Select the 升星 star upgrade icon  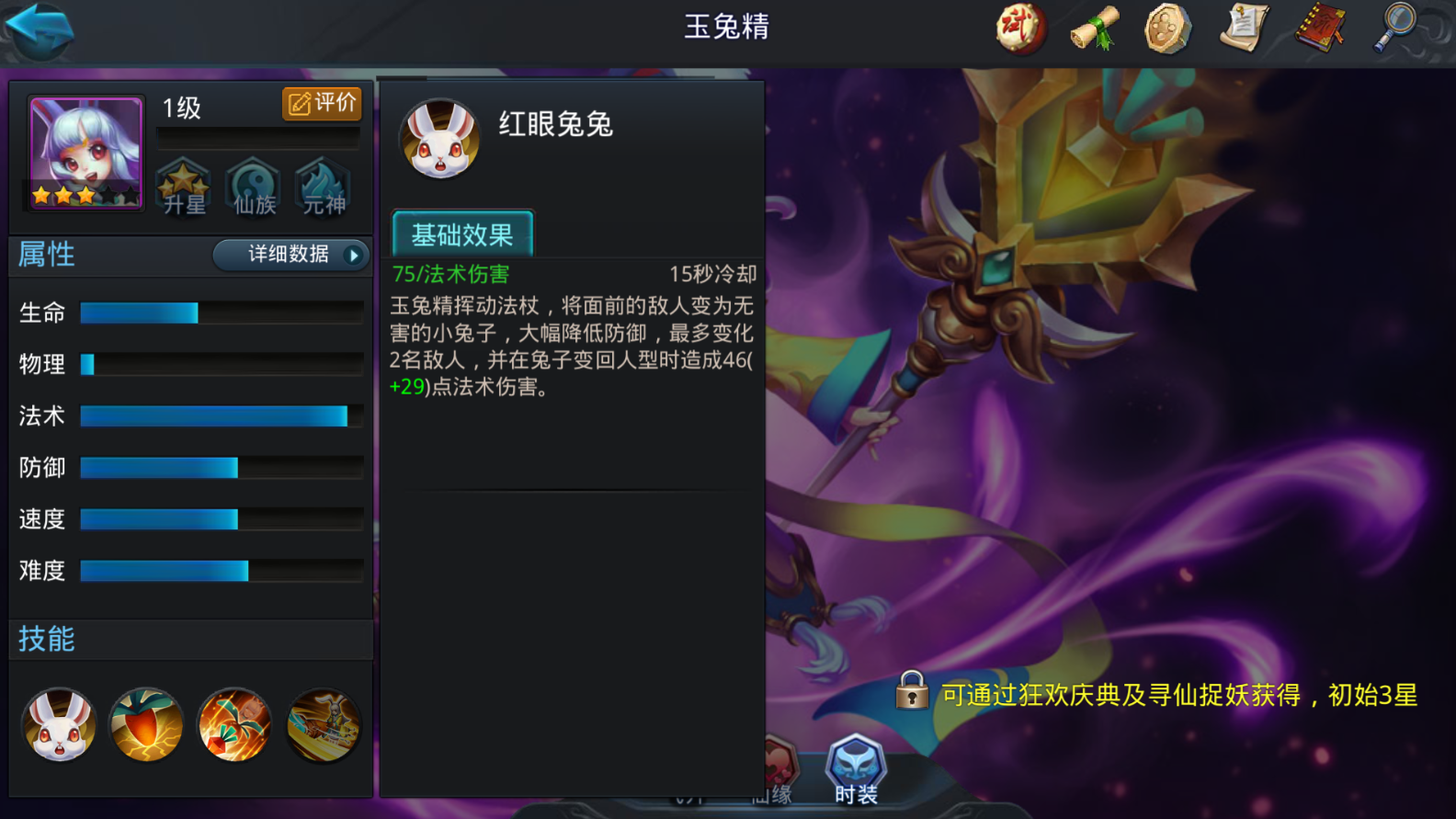click(184, 187)
